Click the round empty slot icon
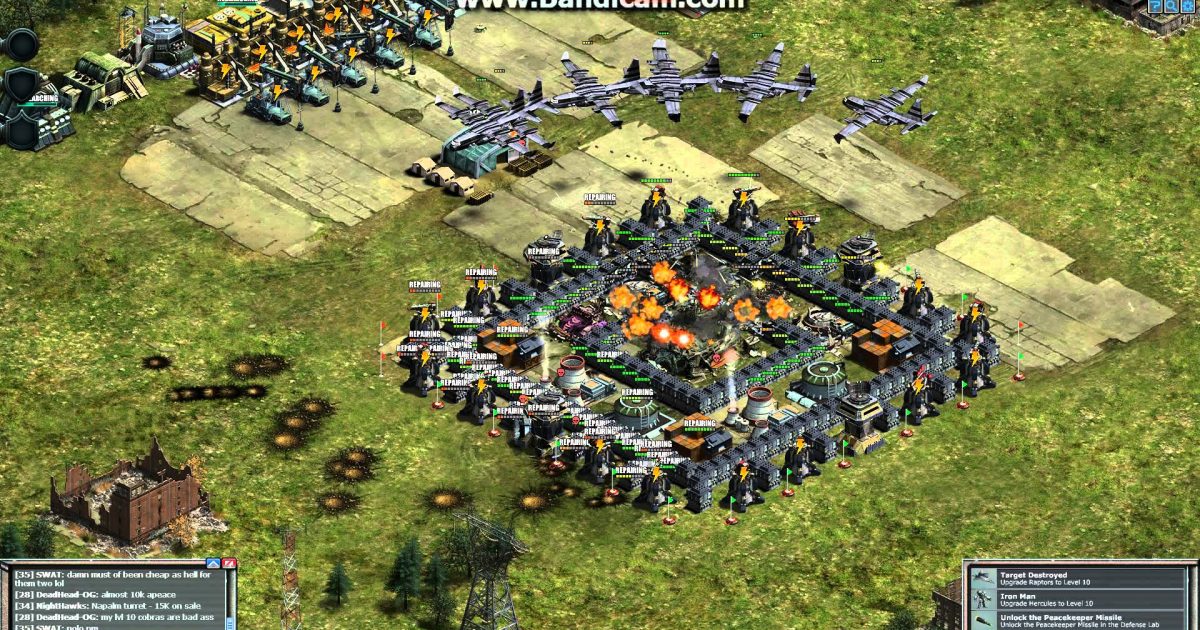Viewport: 1200px width, 630px height. [x=20, y=44]
